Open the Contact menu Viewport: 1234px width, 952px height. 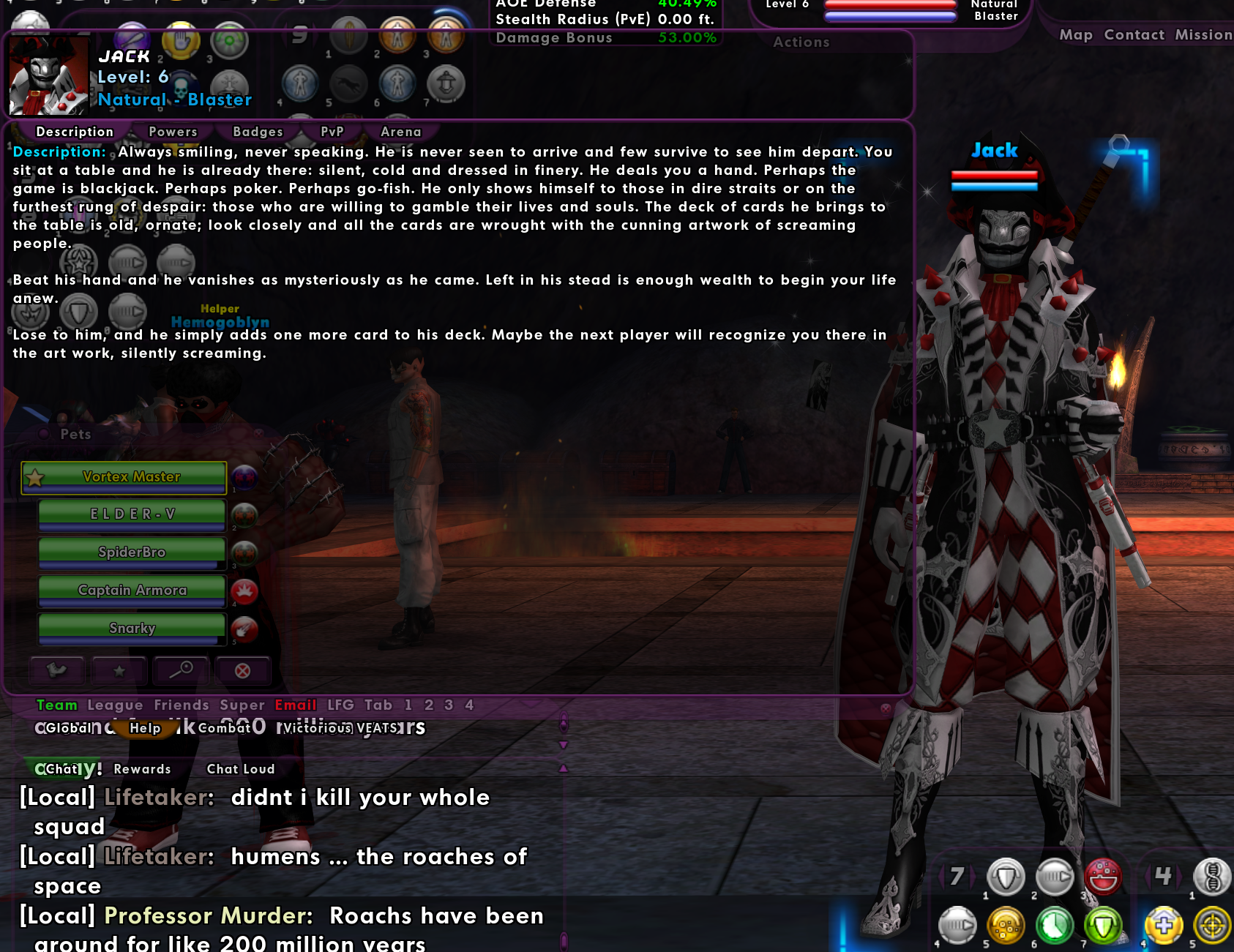click(x=1134, y=34)
